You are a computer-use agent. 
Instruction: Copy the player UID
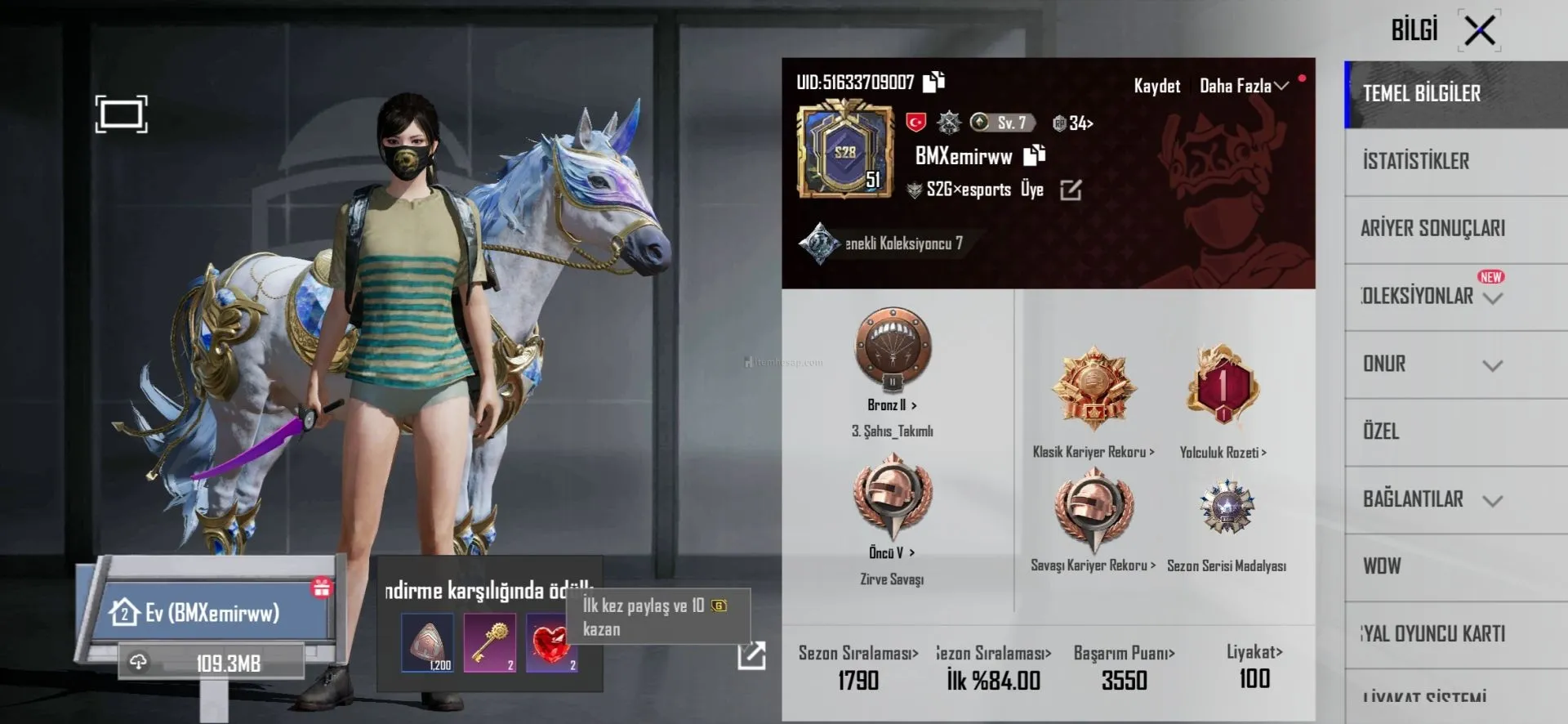(x=933, y=82)
